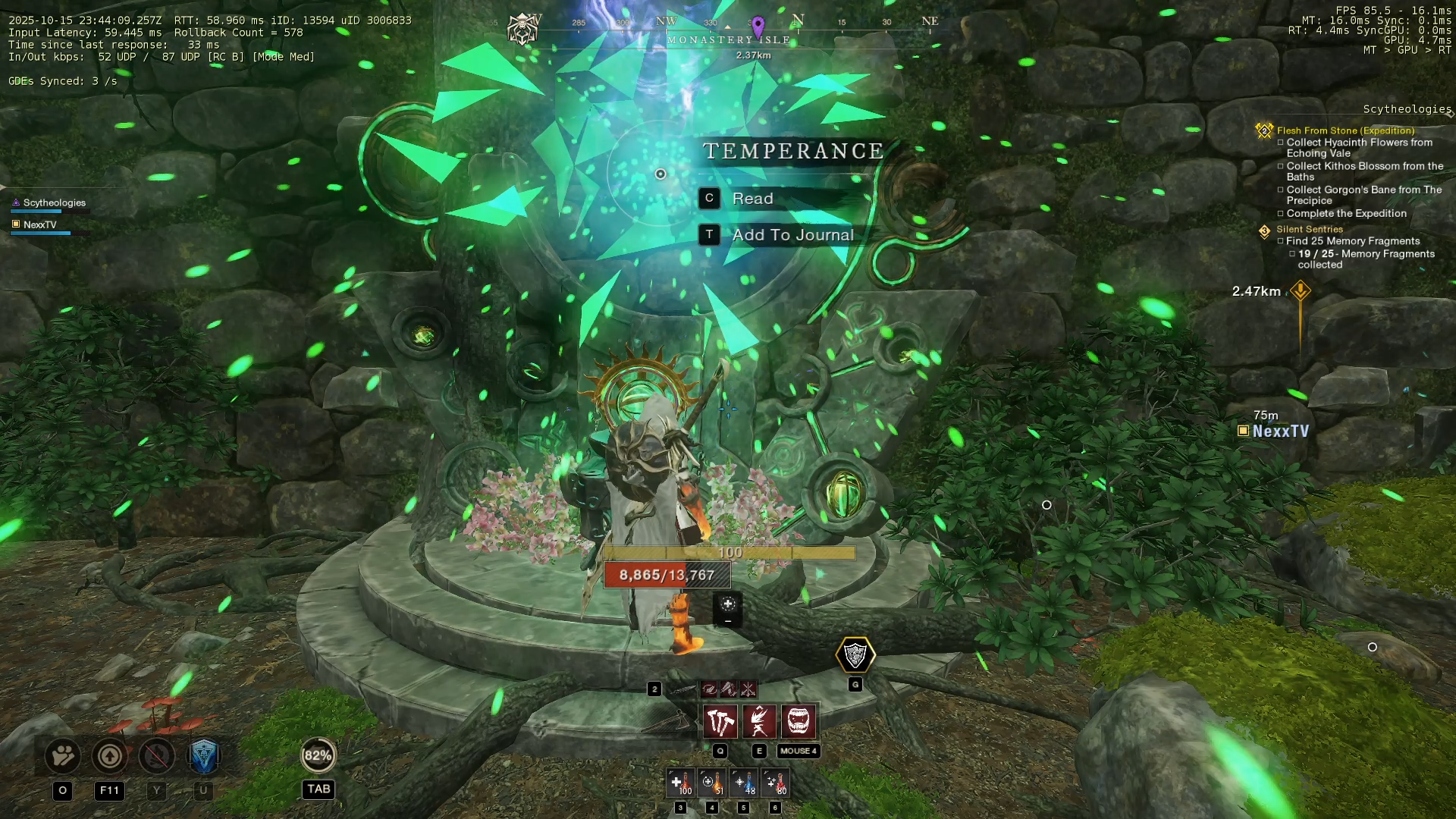Select the crossed-out campfire icon
Viewport: 1456px width, 819px height.
tap(157, 755)
